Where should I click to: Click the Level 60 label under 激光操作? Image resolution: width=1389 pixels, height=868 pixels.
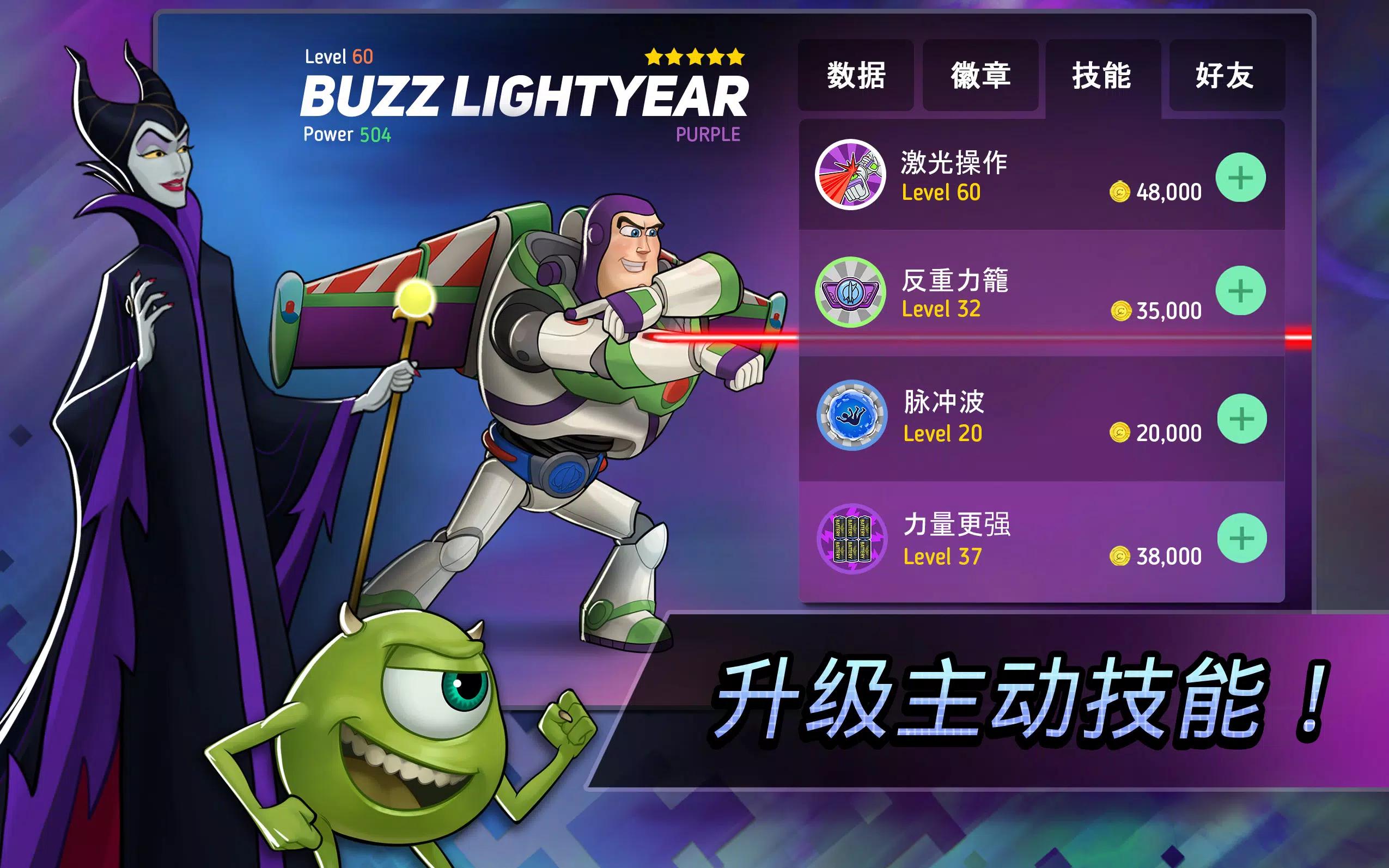[x=943, y=193]
